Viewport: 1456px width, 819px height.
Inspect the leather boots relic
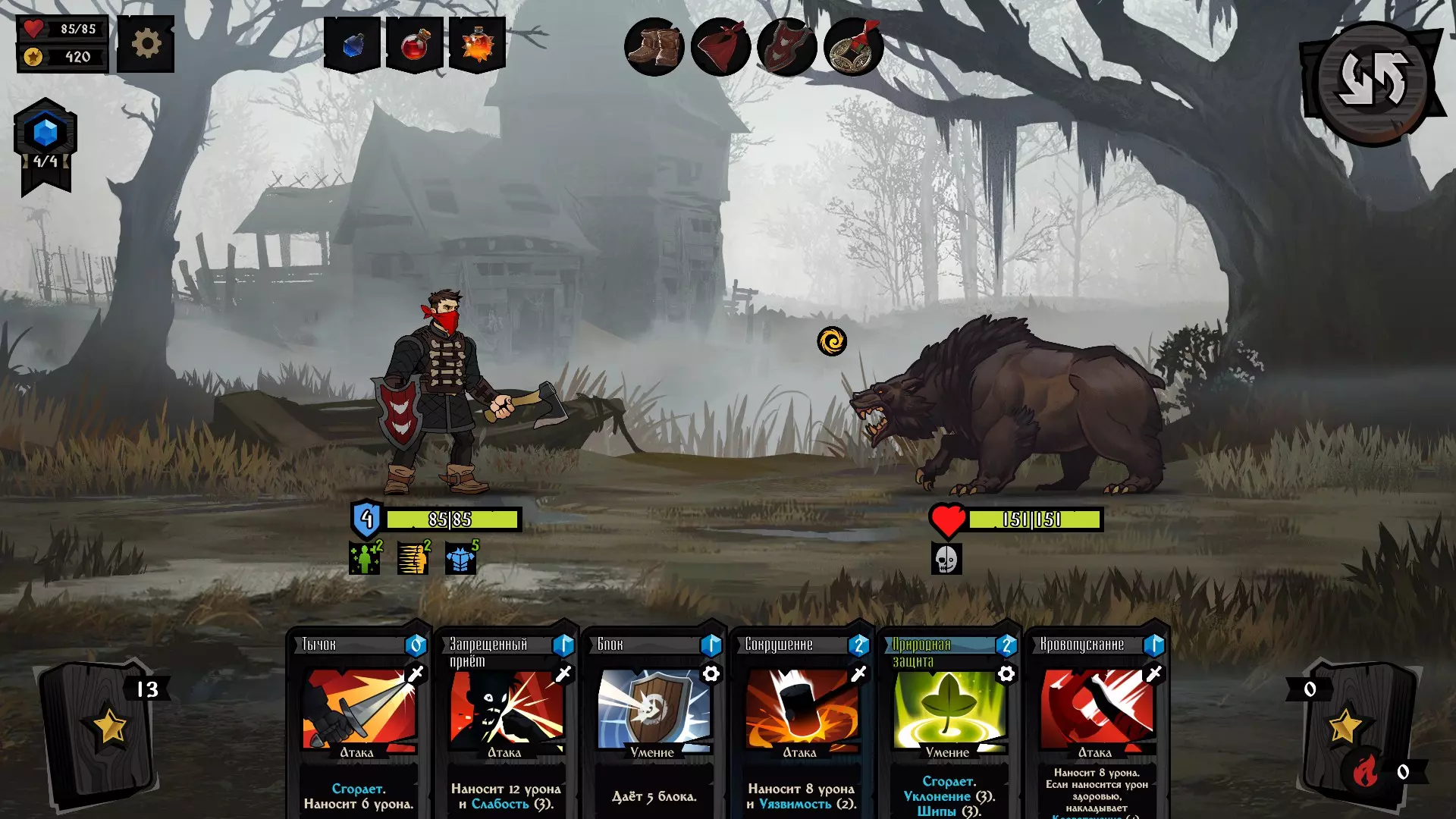(654, 47)
